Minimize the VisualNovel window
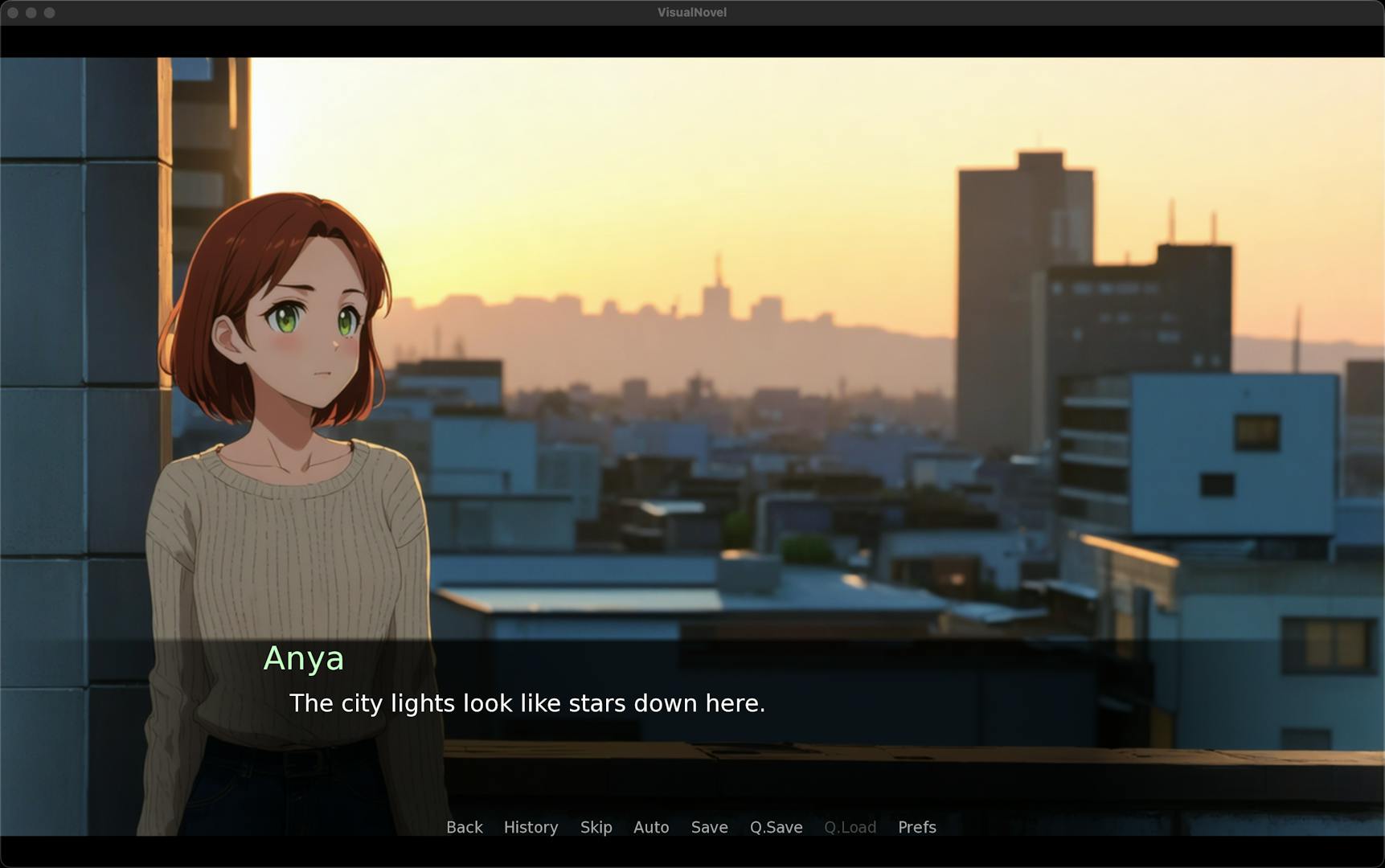The height and width of the screenshot is (868, 1385). pos(31,13)
